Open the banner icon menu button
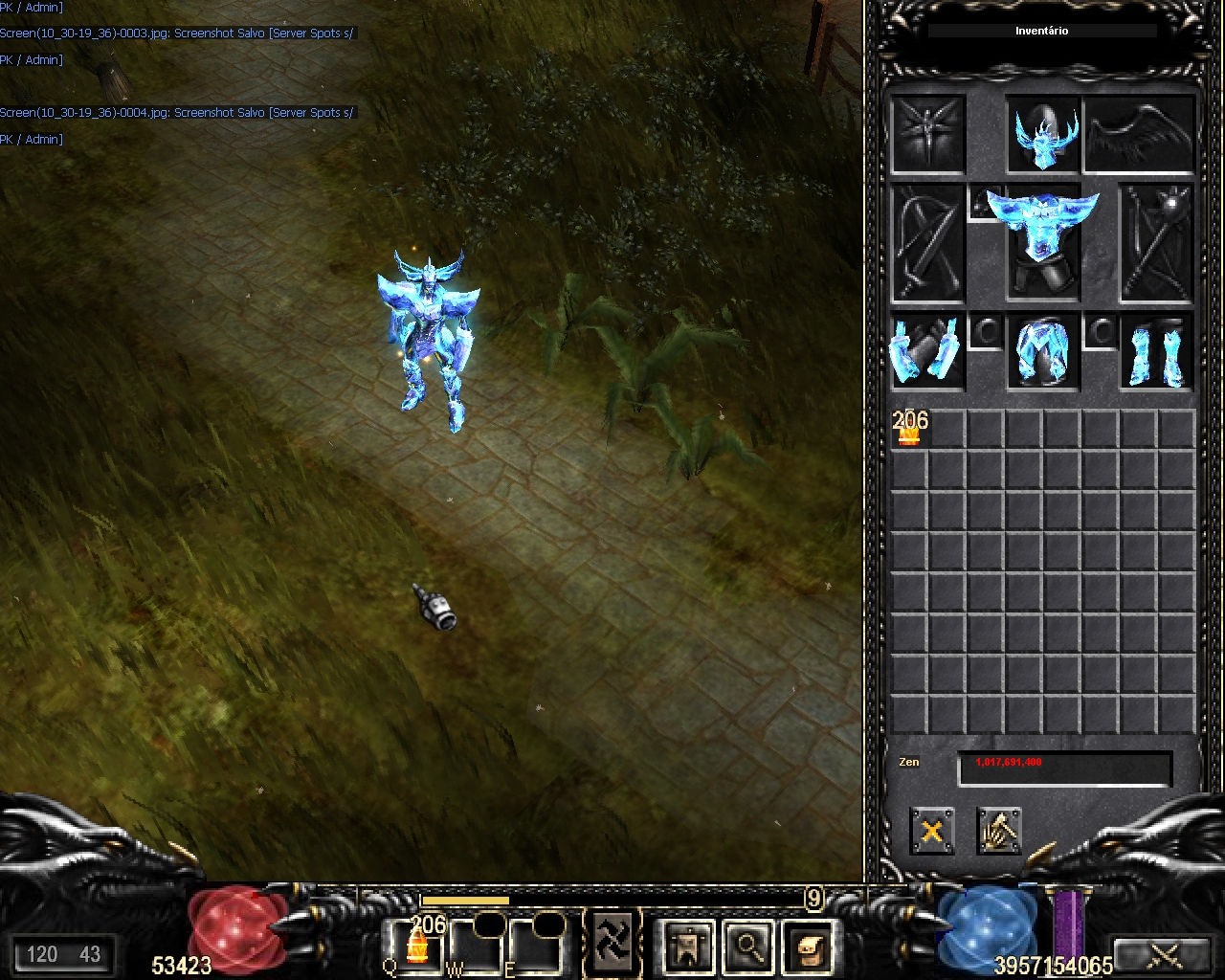This screenshot has width=1225, height=980. click(x=688, y=946)
